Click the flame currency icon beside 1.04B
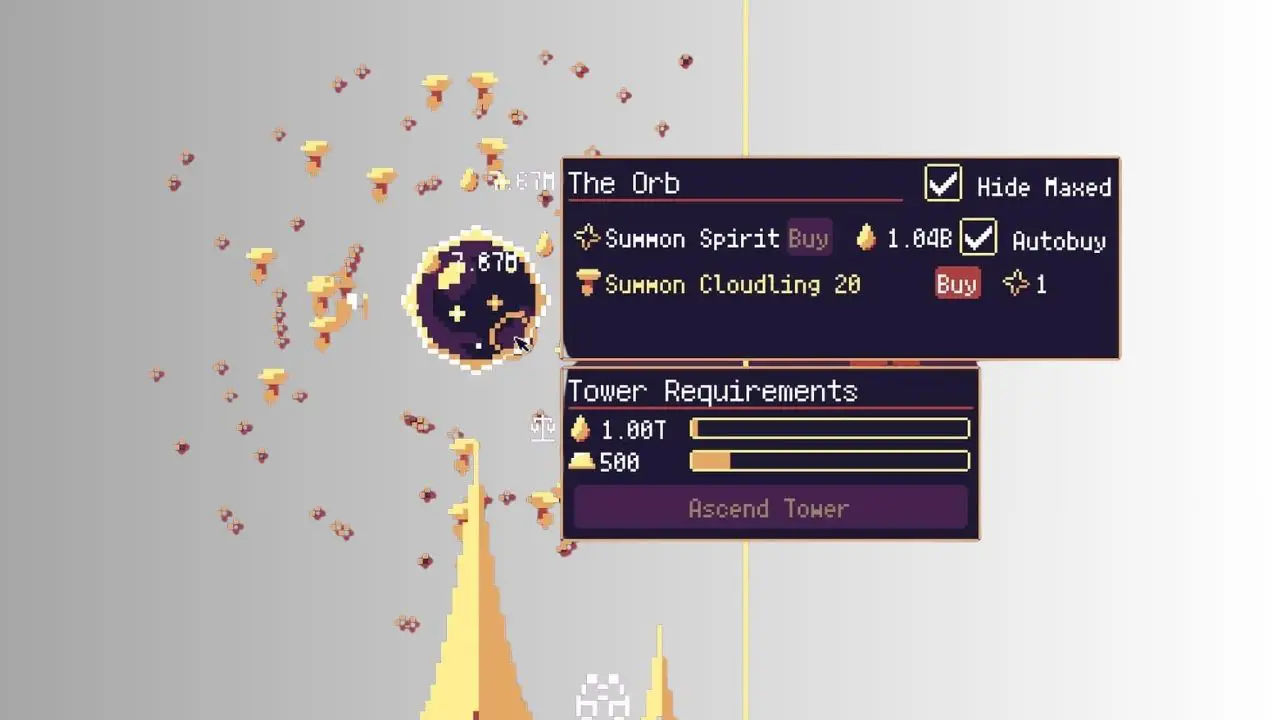Viewport: 1280px width, 720px height. (x=868, y=238)
